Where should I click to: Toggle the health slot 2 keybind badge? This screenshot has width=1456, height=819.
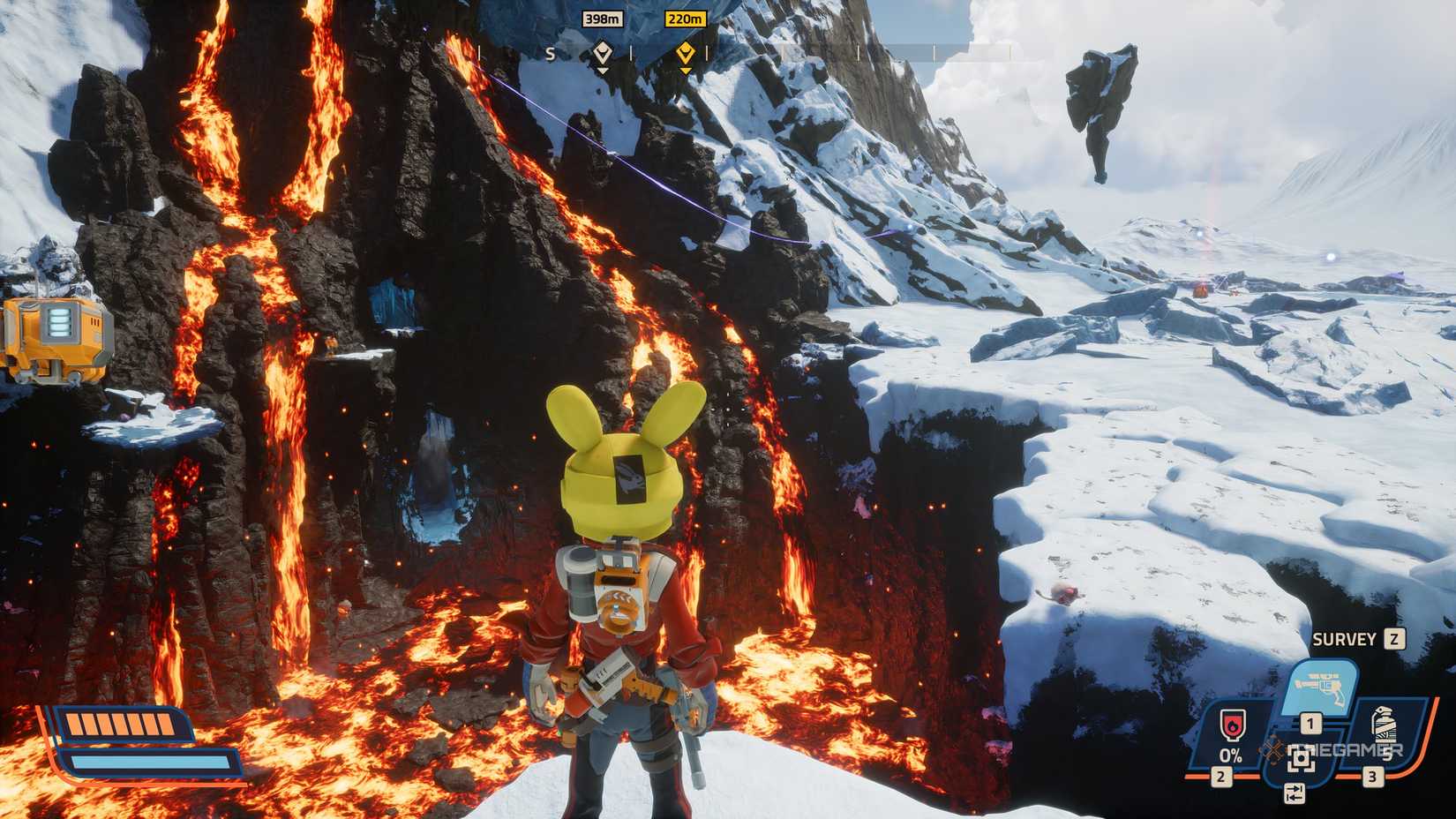point(1220,776)
